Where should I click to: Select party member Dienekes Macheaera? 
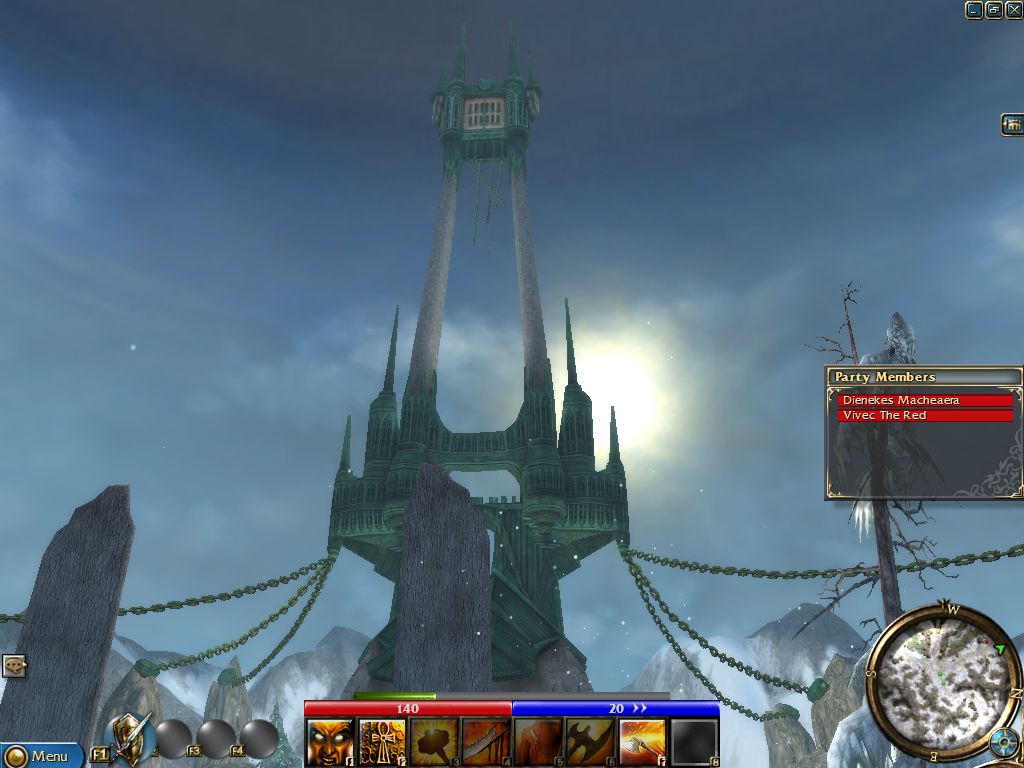(925, 401)
